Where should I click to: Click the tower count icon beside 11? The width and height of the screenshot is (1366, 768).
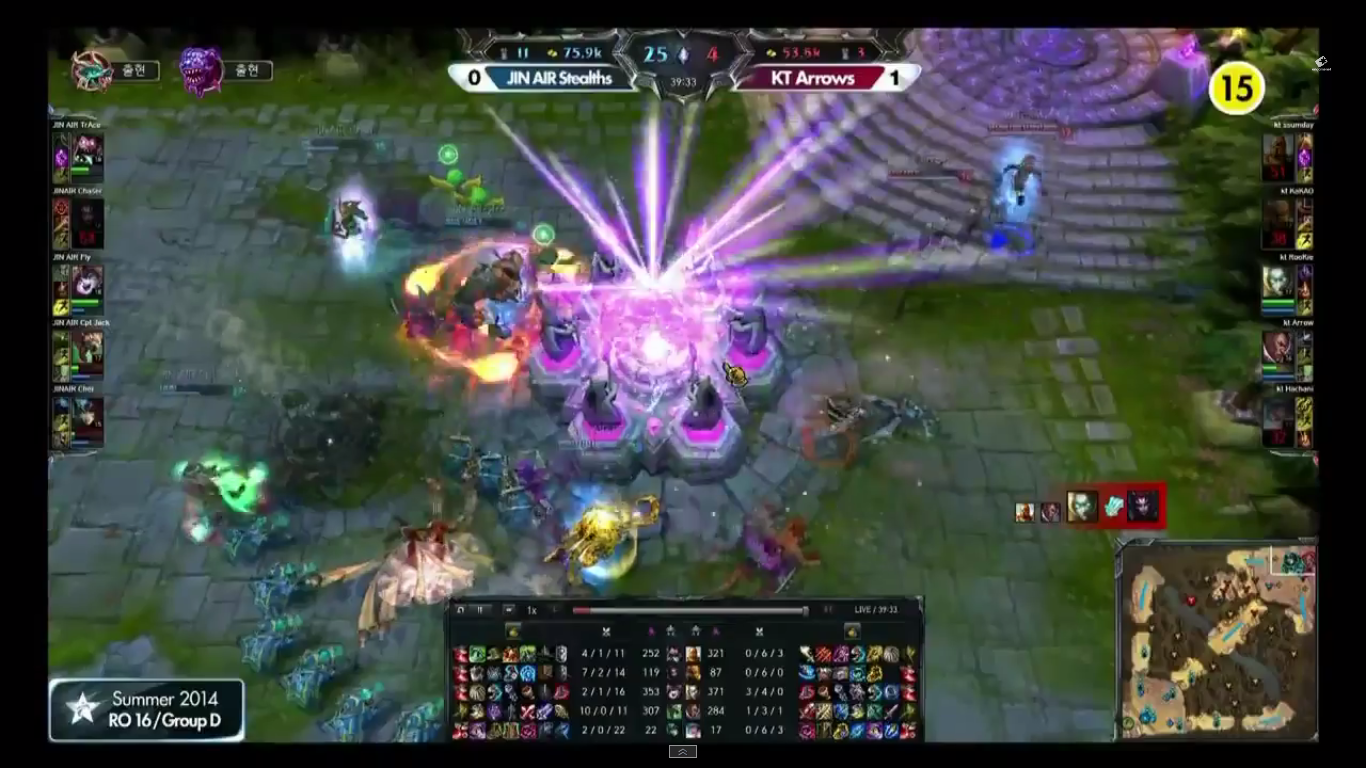504,52
